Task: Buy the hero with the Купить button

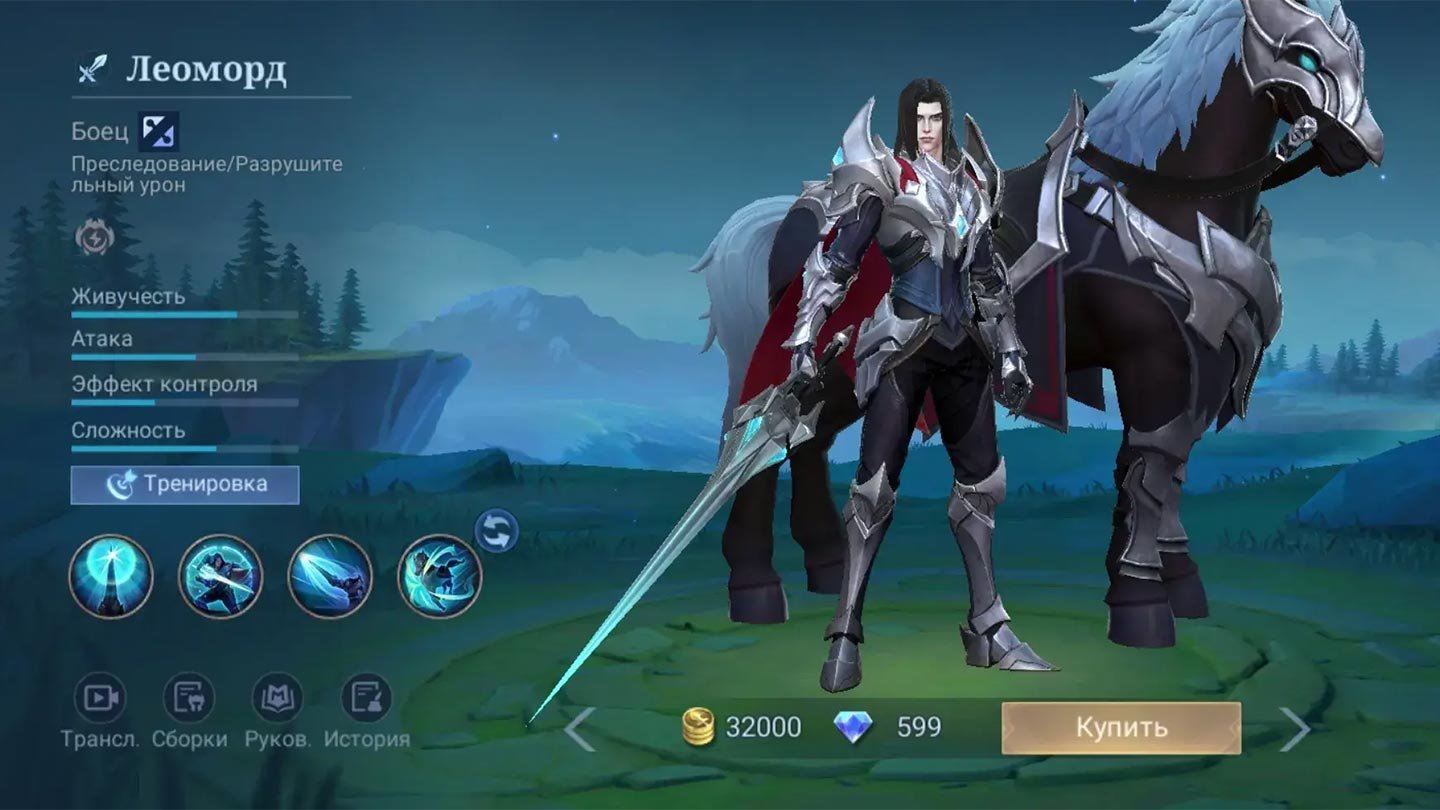Action: coord(1121,727)
